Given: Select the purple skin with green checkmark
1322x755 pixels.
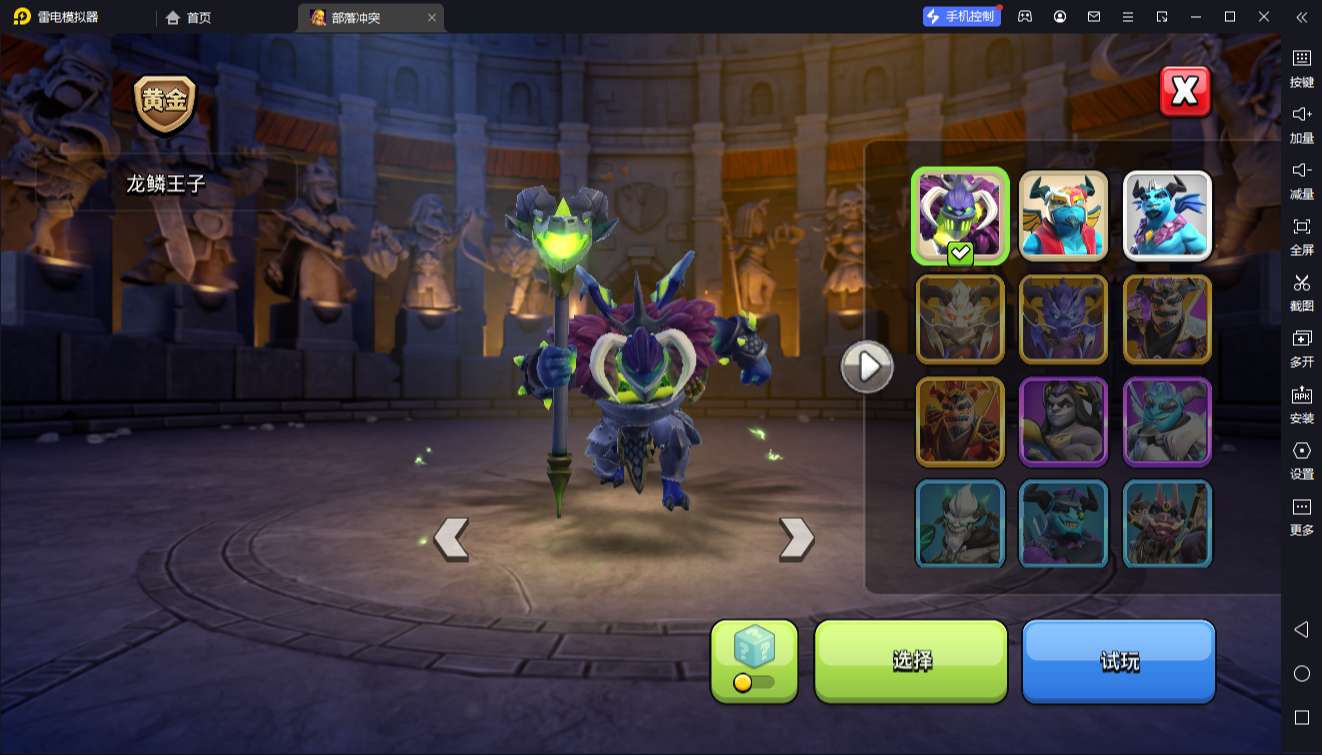Looking at the screenshot, I should 960,216.
